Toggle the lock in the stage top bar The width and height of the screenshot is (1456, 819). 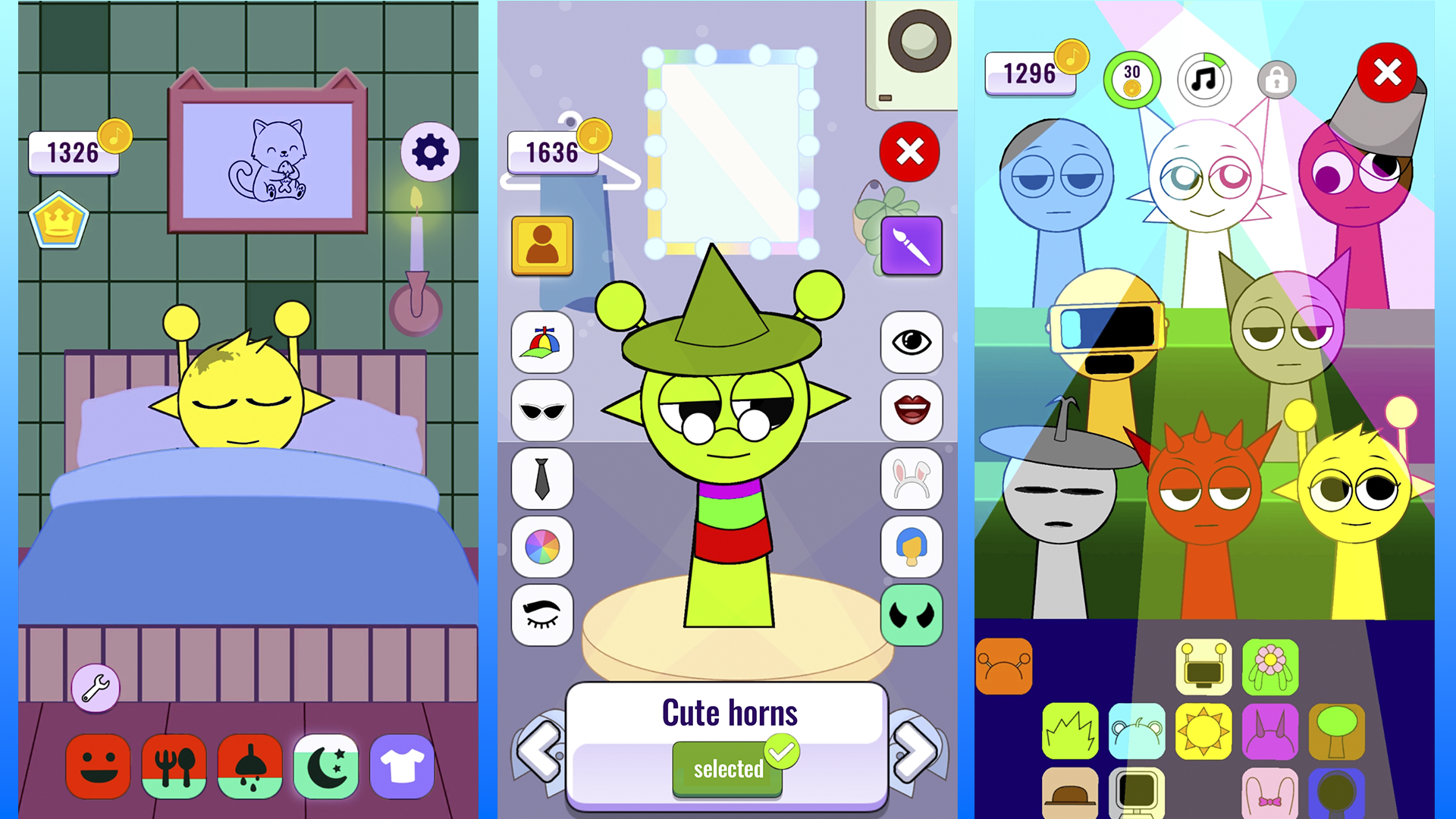tap(1276, 78)
